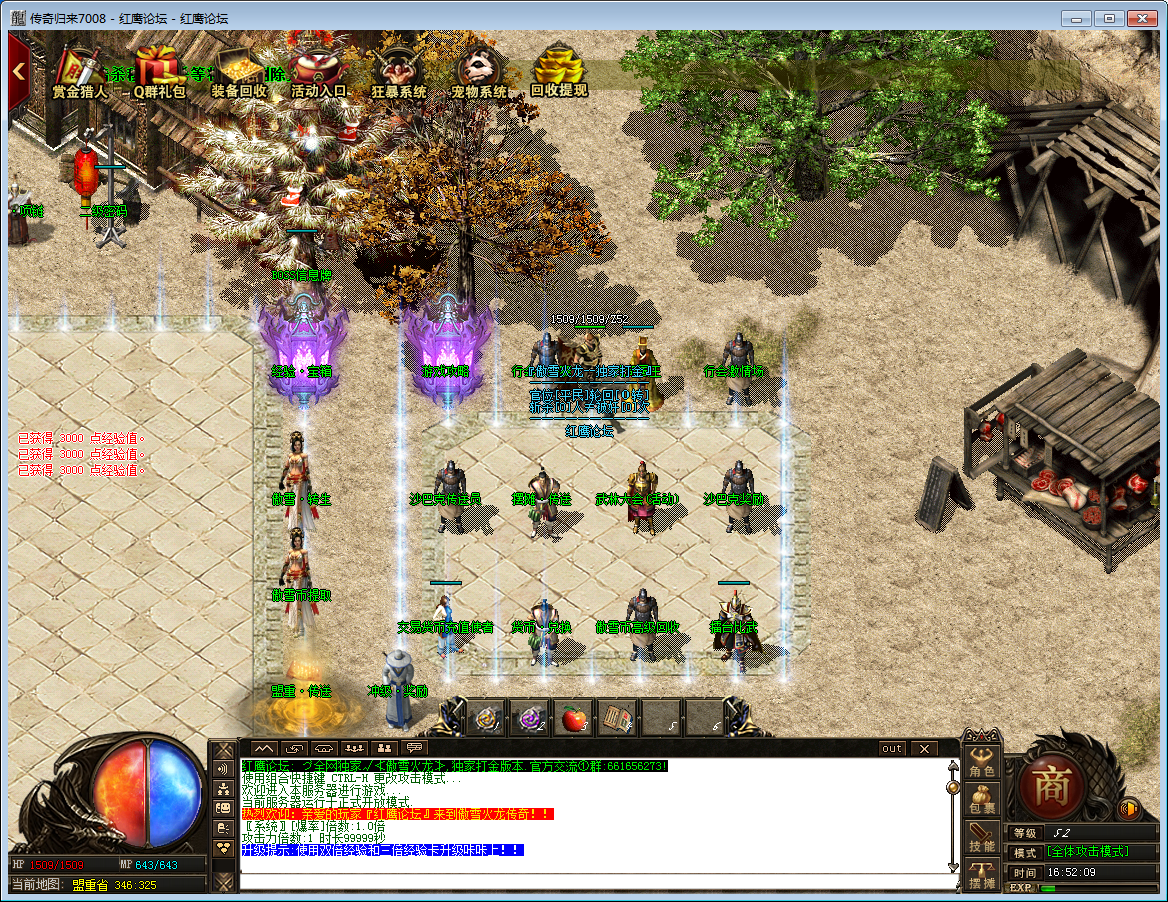1168x902 pixels.
Task: Use the scroll book in hotbar slot 4
Action: pyautogui.click(x=616, y=718)
